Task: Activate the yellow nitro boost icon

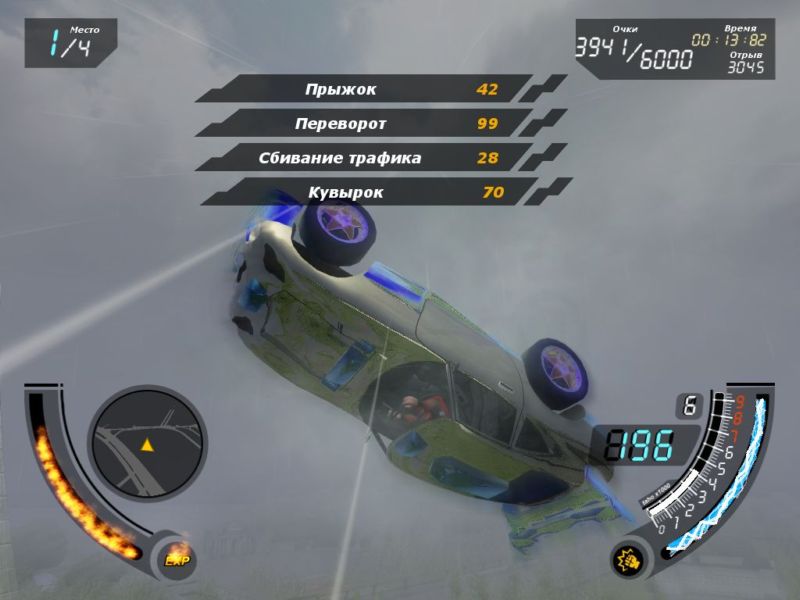Action: tap(628, 561)
